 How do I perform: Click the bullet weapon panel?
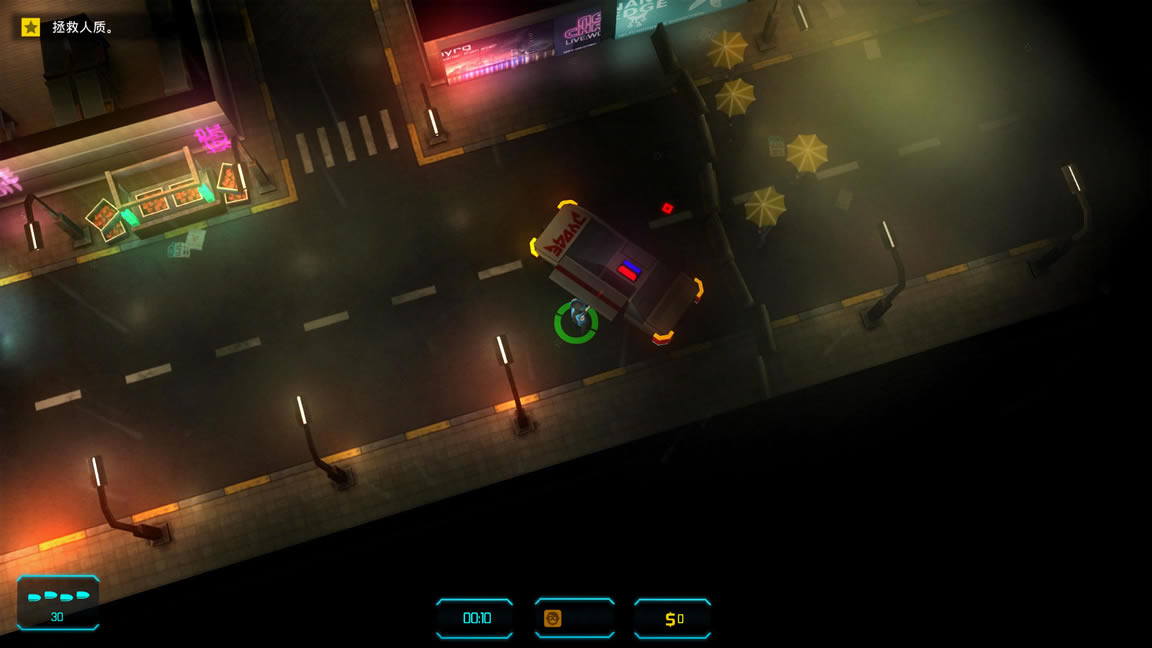click(x=58, y=603)
